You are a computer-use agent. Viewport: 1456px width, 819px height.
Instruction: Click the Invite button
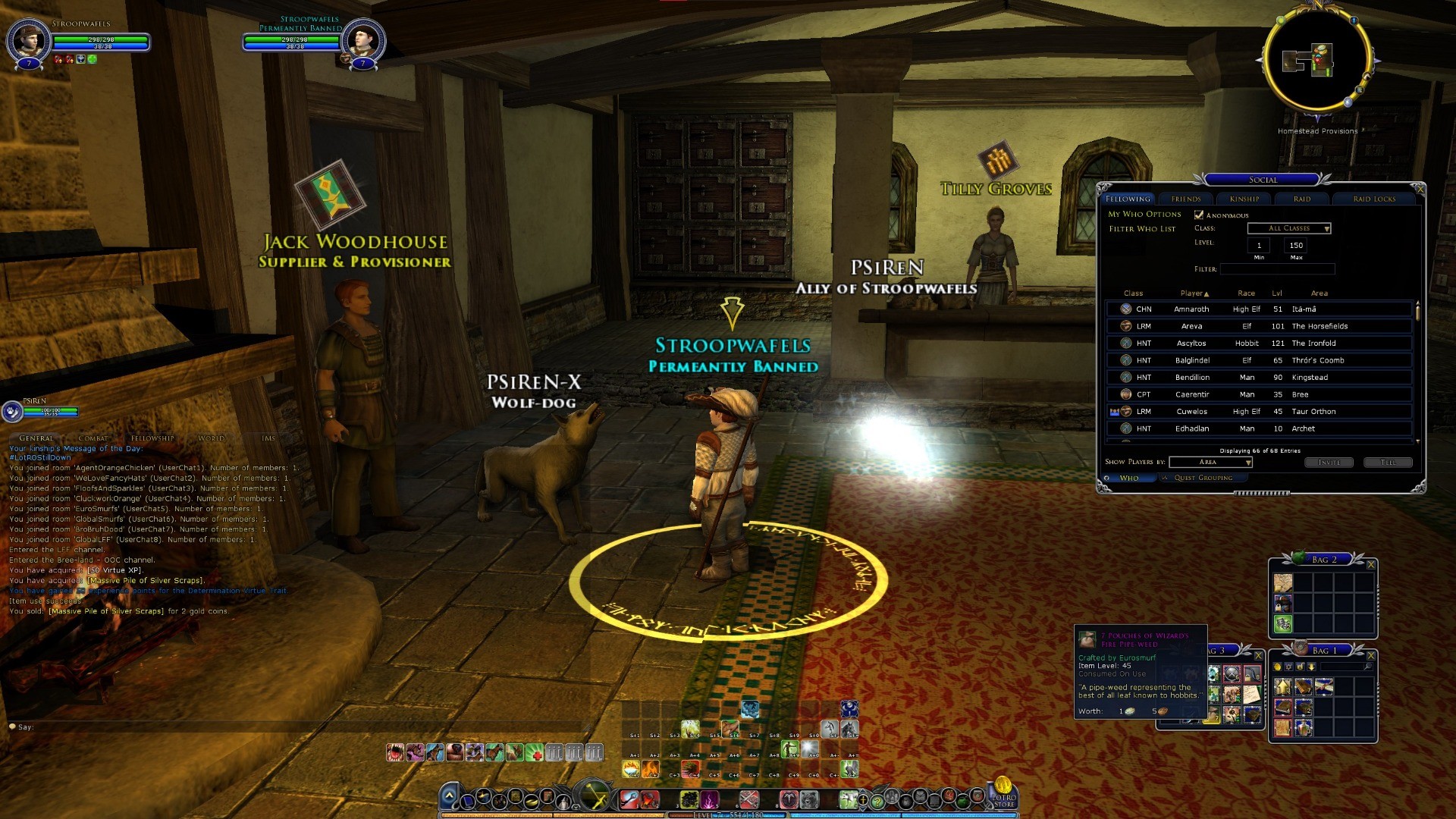tap(1329, 462)
